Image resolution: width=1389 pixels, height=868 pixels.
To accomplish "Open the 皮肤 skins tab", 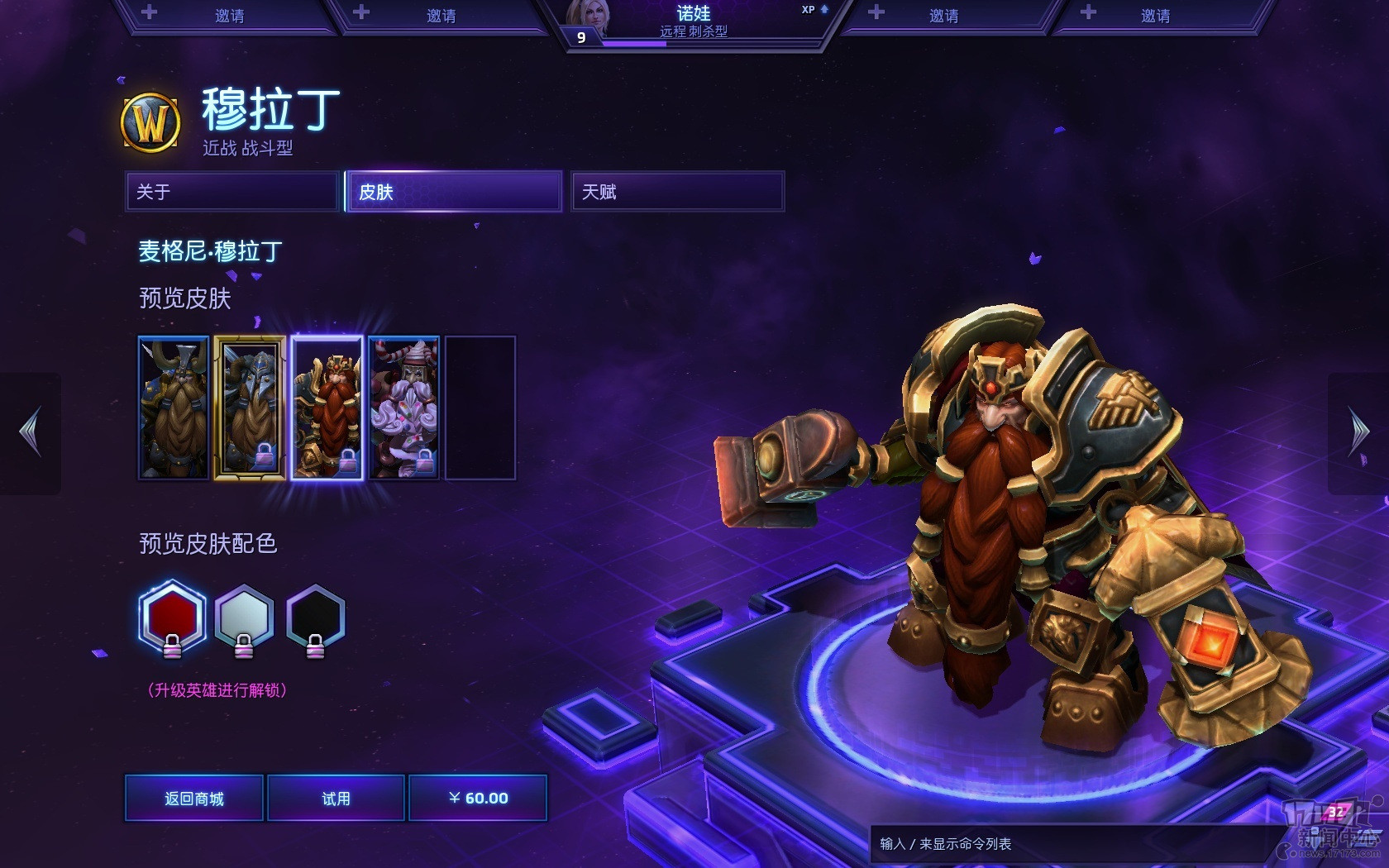I will pyautogui.click(x=454, y=192).
